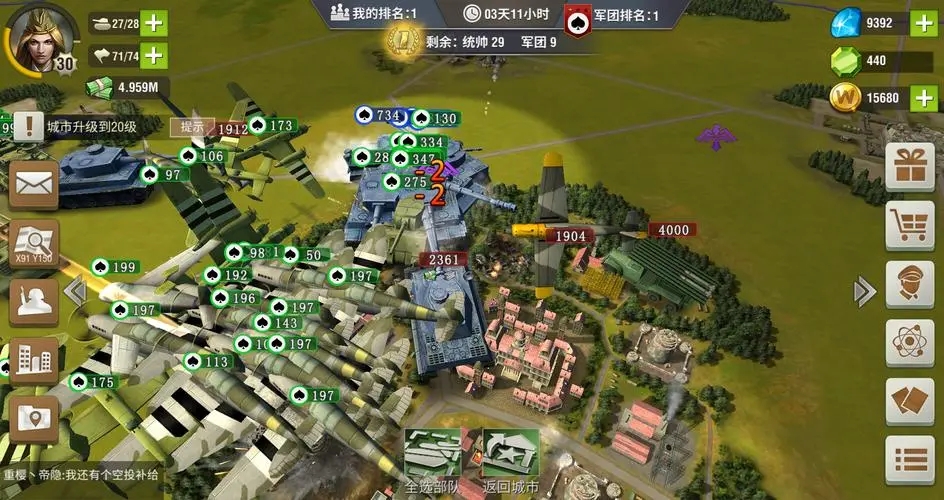Collapse the left side menu arrow

[74, 291]
